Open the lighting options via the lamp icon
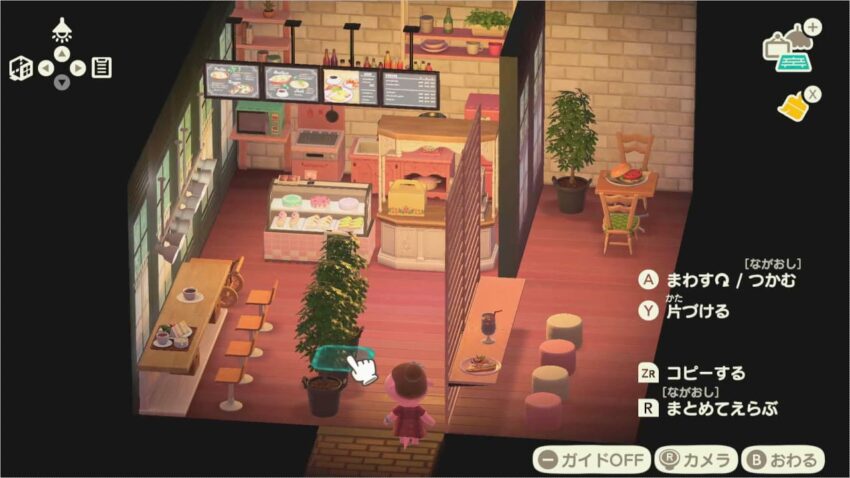The image size is (850, 478). 61,29
